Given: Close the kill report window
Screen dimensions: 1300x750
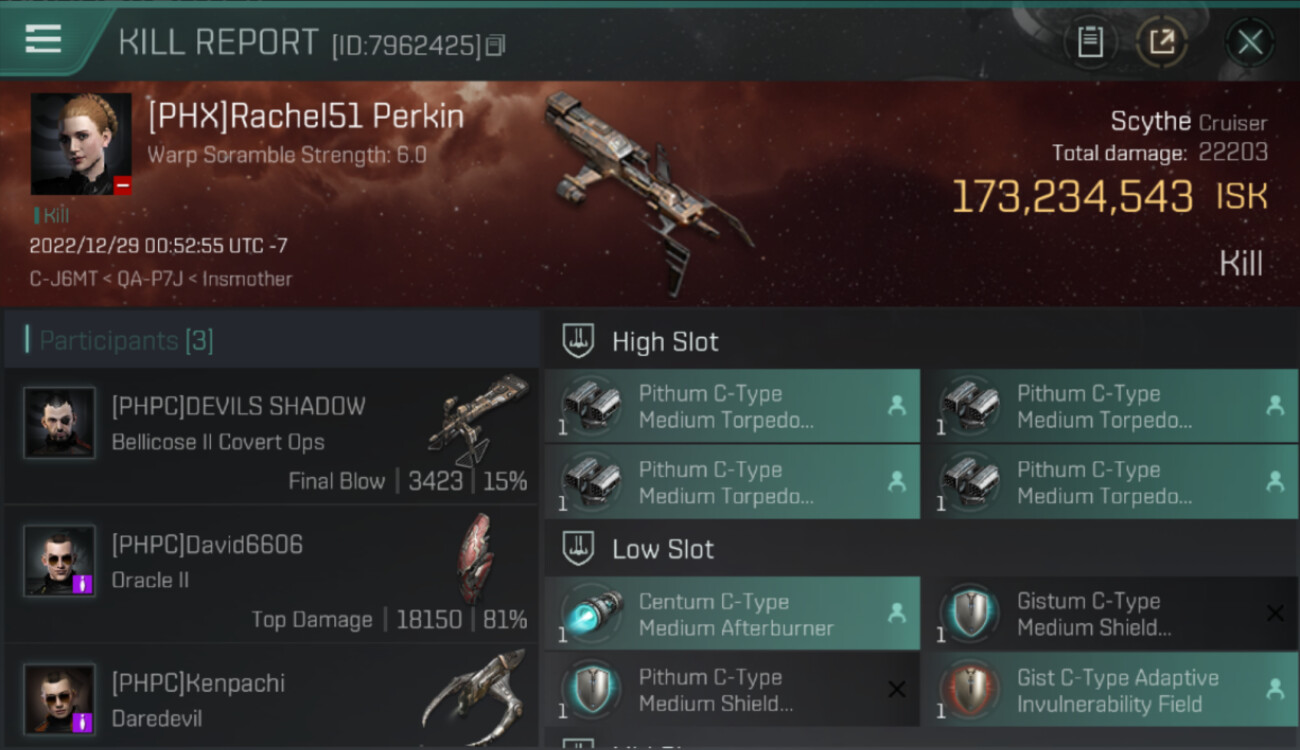Looking at the screenshot, I should pyautogui.click(x=1249, y=42).
